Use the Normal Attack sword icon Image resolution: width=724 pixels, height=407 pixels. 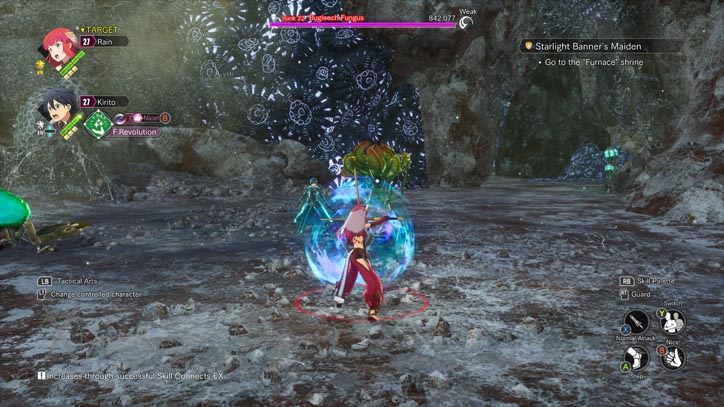click(x=636, y=322)
